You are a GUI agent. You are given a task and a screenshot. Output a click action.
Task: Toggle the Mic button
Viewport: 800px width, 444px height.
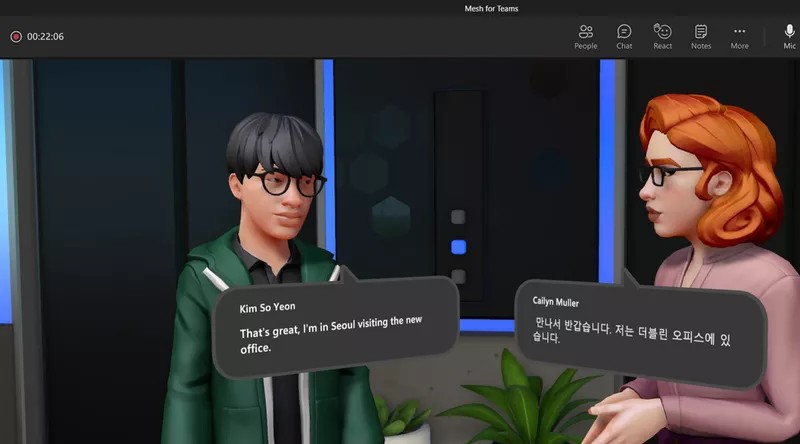(789, 36)
